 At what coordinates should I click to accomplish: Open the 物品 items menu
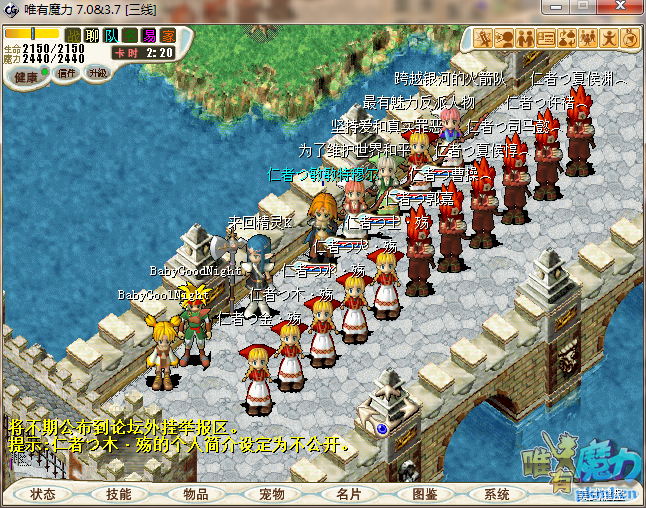coord(195,494)
